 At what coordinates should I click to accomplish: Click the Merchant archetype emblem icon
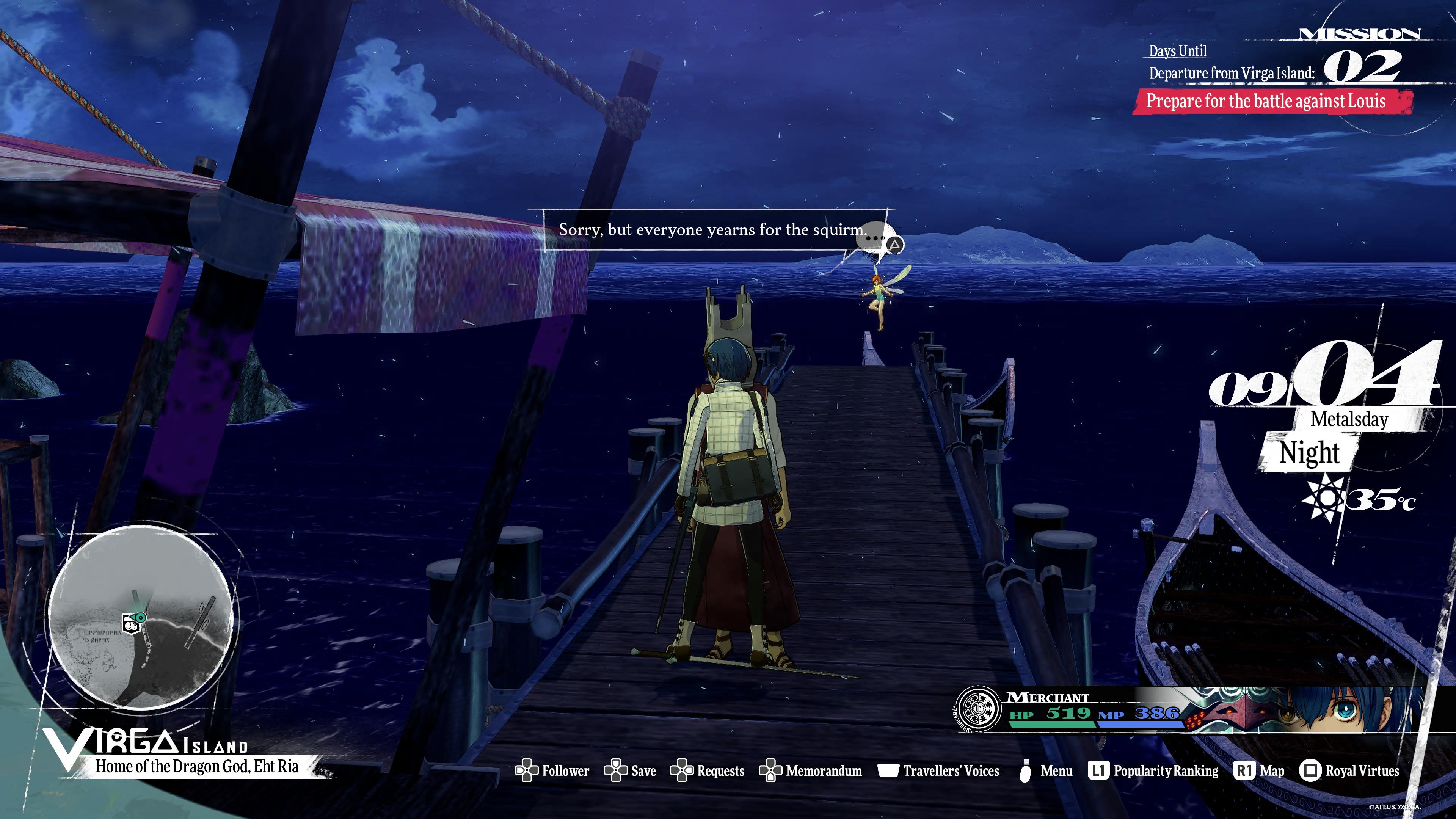(978, 710)
